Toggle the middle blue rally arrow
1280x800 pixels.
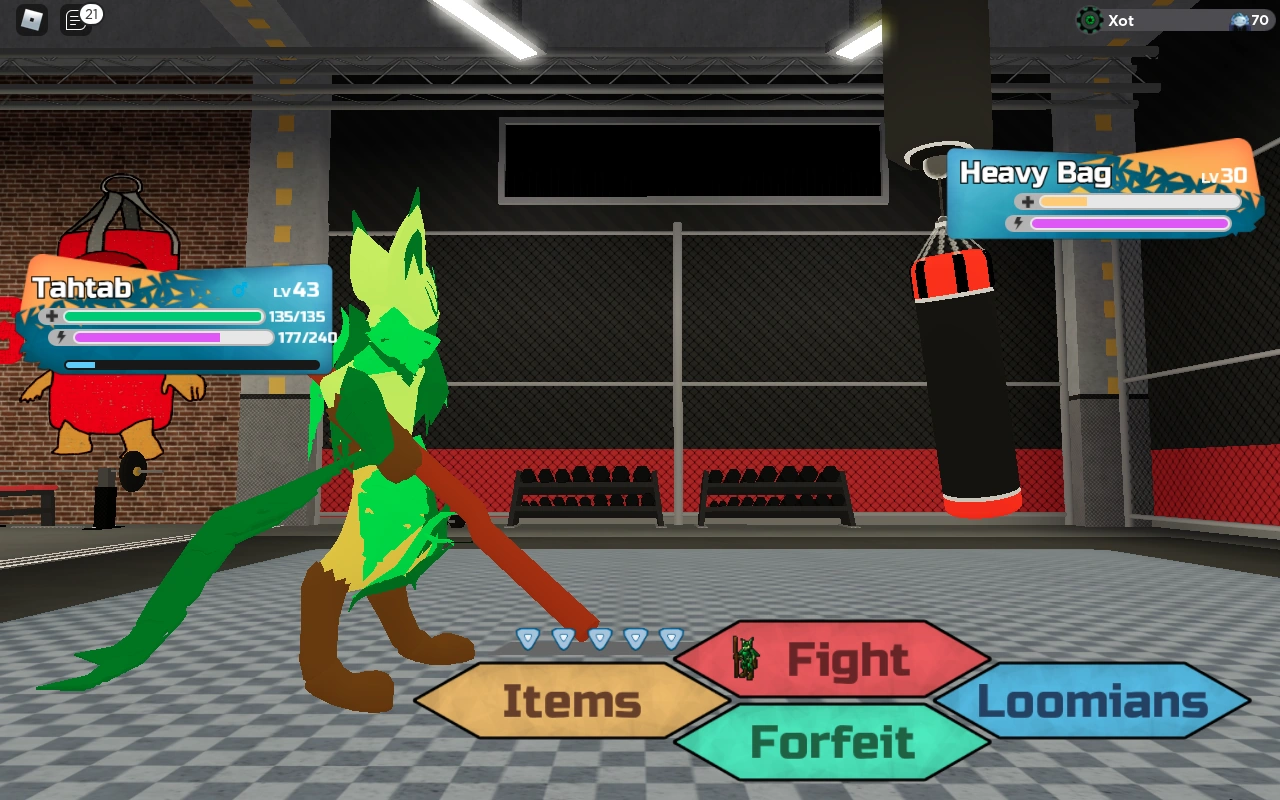point(600,638)
